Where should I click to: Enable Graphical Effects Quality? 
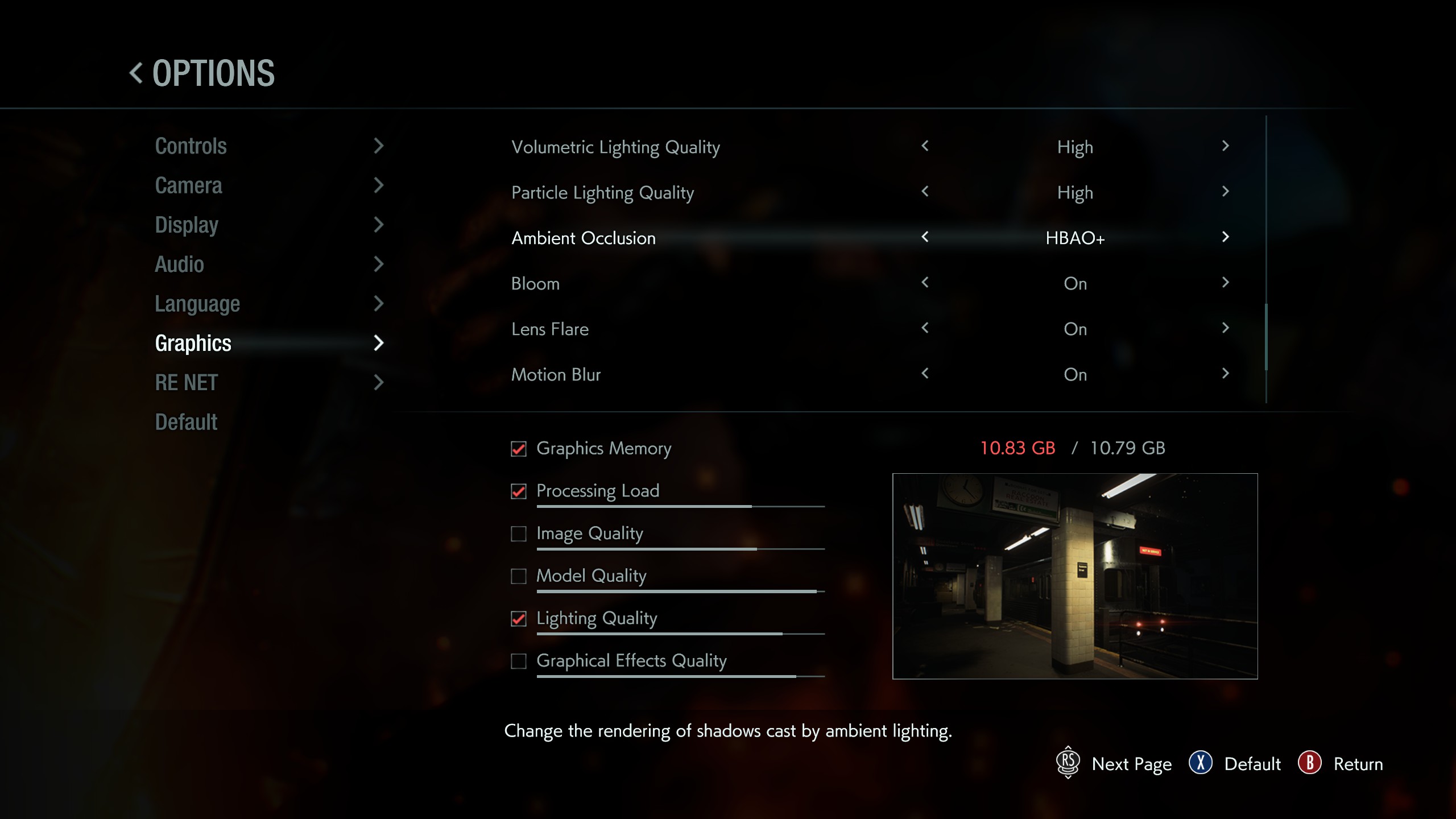518,661
